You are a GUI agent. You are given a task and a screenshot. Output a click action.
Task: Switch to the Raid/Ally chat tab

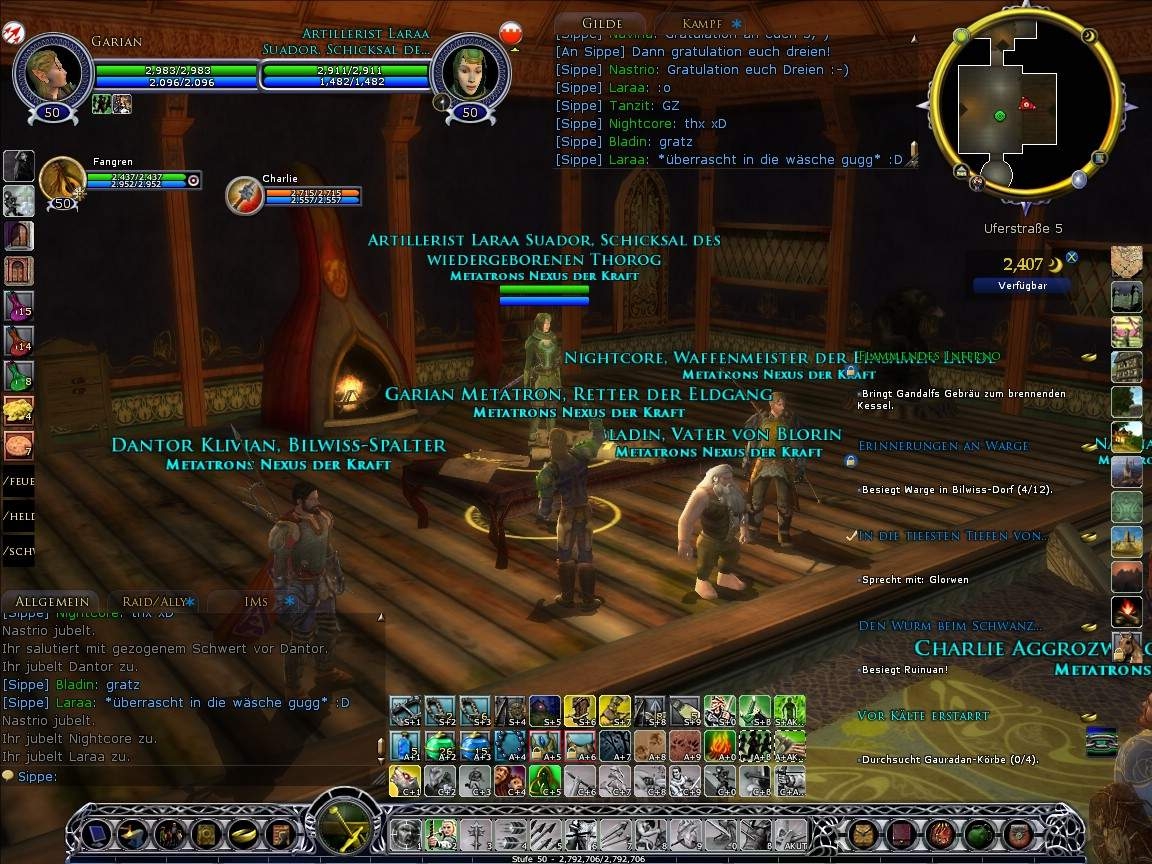(x=153, y=601)
